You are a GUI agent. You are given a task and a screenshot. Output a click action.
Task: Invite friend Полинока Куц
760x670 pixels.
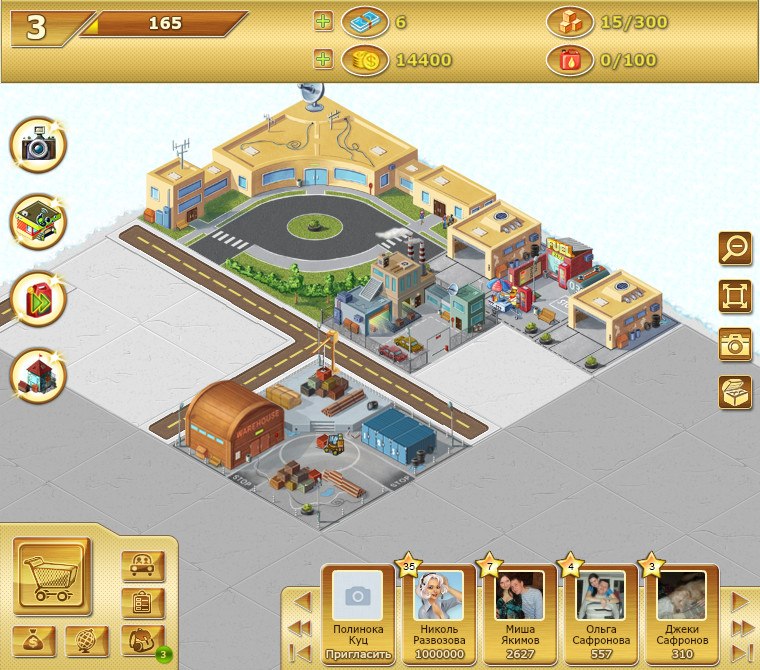[358, 655]
